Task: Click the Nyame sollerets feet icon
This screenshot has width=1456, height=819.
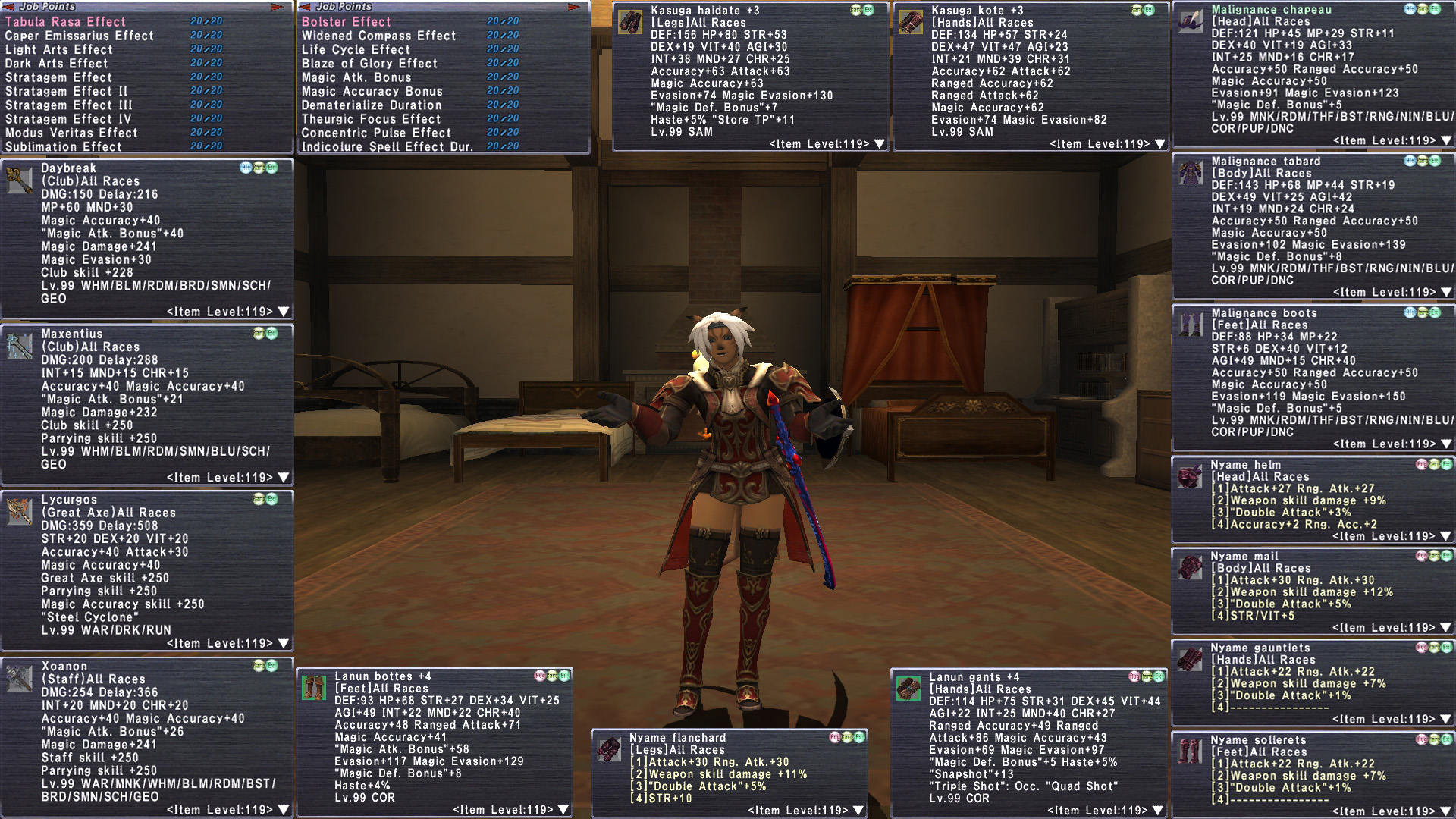Action: [x=1190, y=752]
